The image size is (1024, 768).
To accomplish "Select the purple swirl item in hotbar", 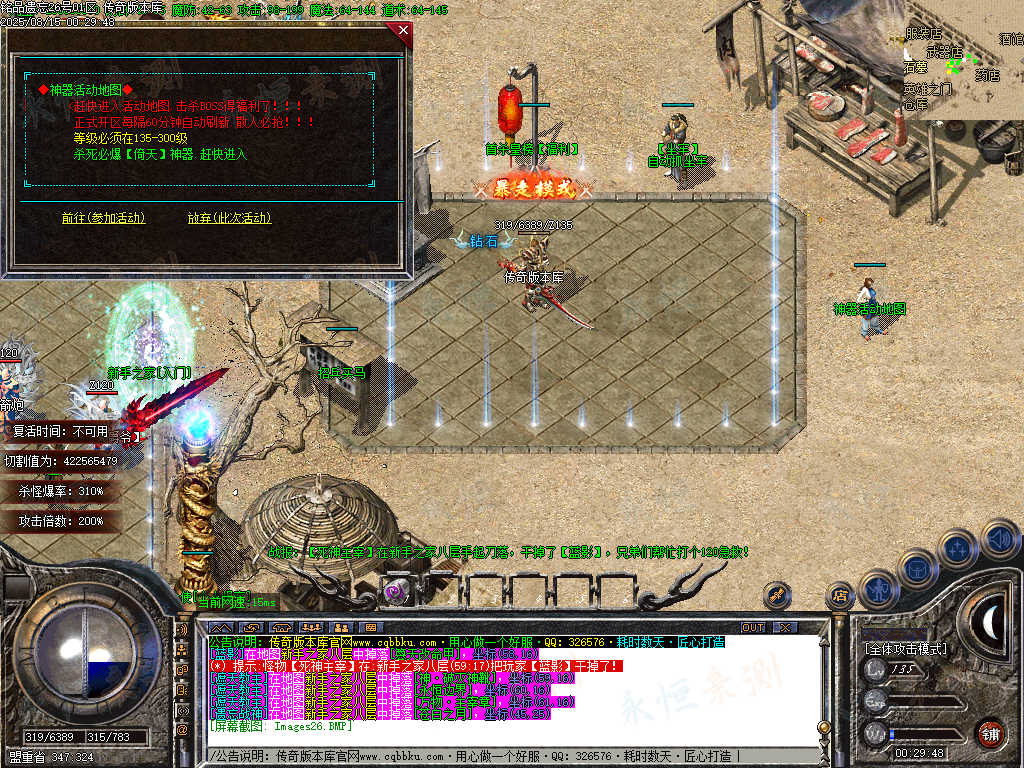I will [x=397, y=591].
